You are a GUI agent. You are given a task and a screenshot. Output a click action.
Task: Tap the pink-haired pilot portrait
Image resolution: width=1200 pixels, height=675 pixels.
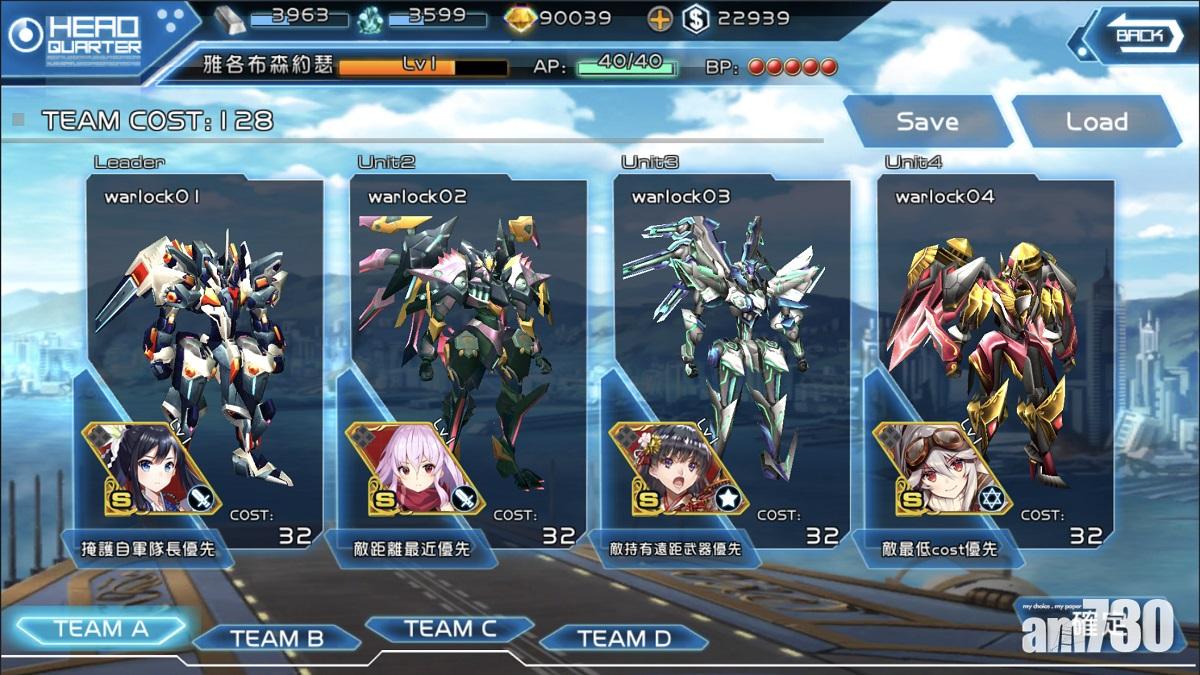(x=408, y=468)
